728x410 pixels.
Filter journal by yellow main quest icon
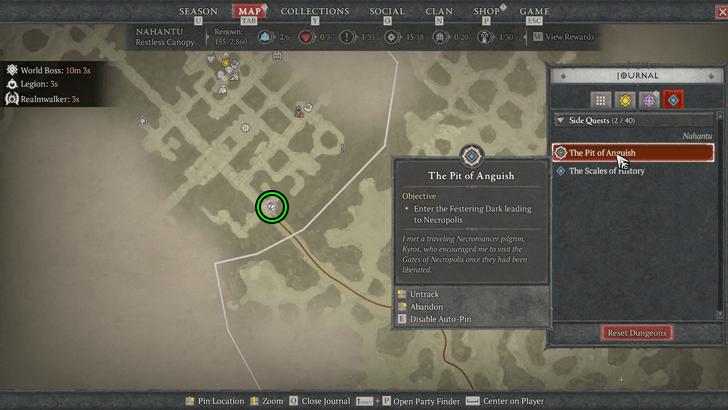(x=625, y=99)
